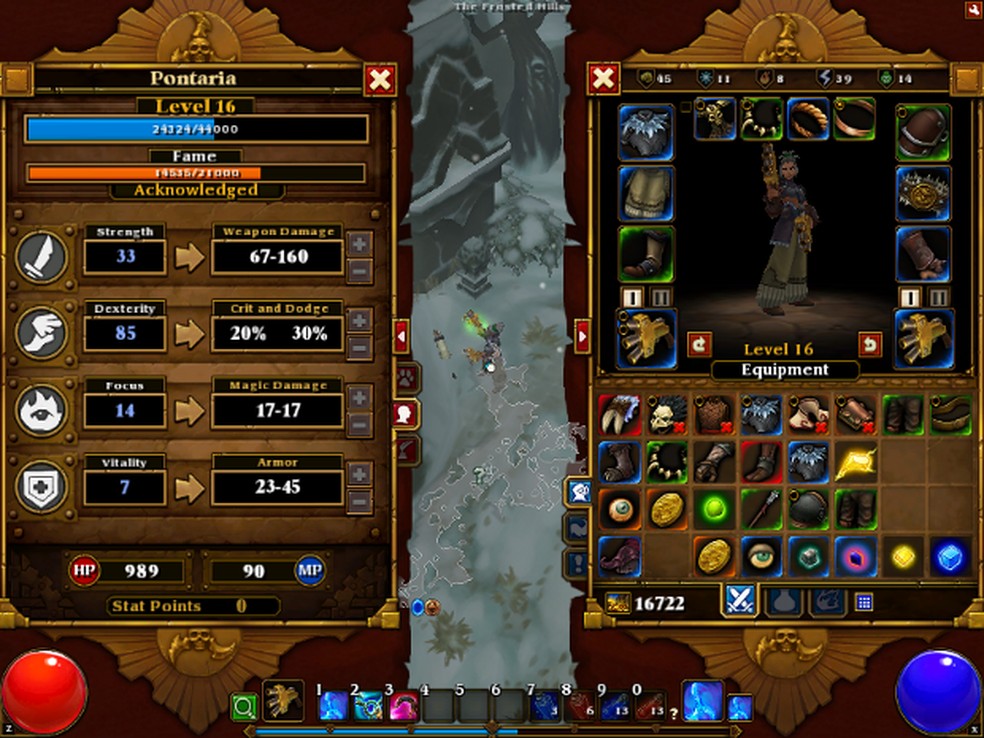The width and height of the screenshot is (984, 738).
Task: Select the equipped spiked belt slot
Action: [923, 193]
